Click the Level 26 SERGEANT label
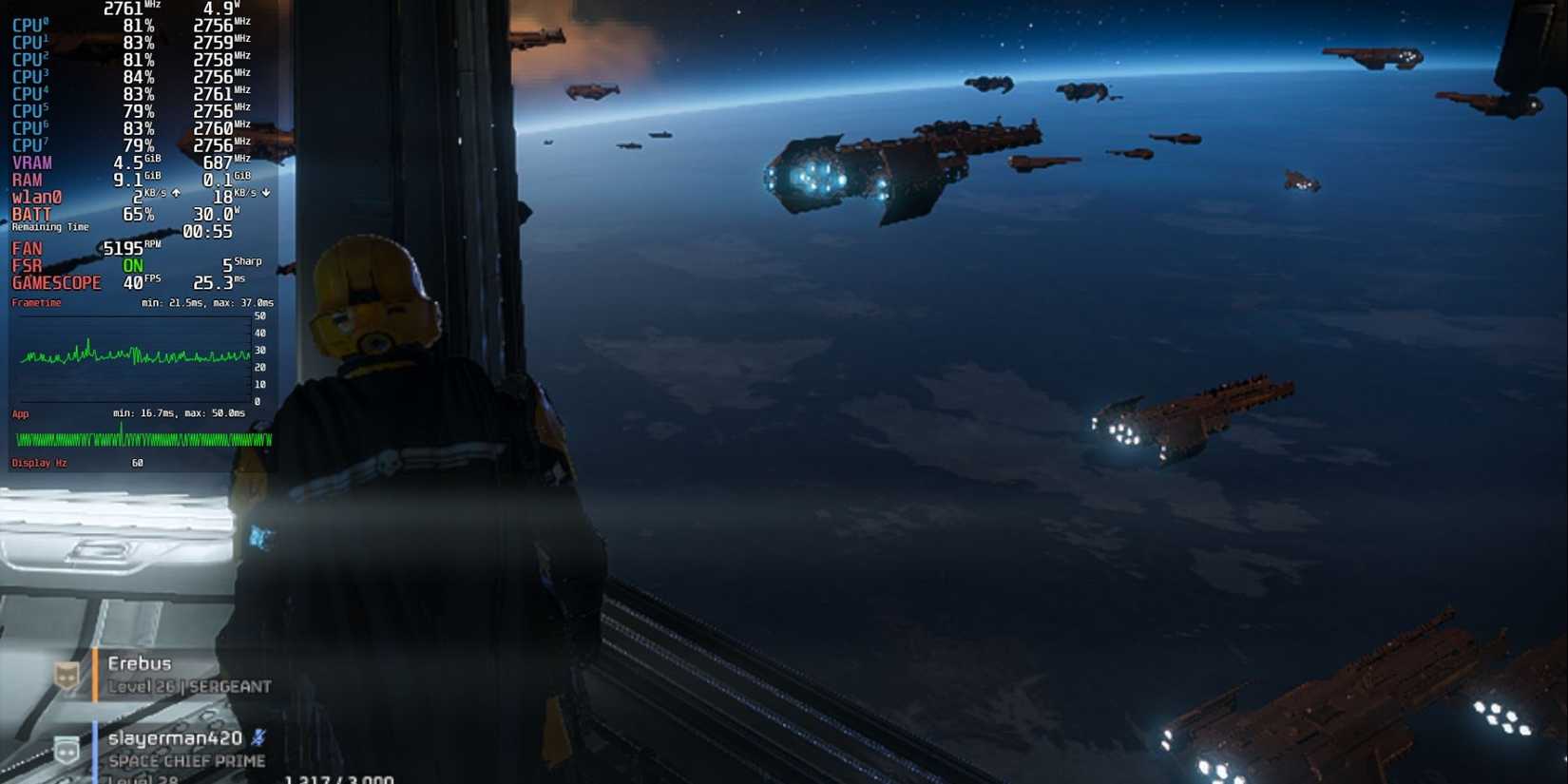Viewport: 1568px width, 784px height. (190, 685)
